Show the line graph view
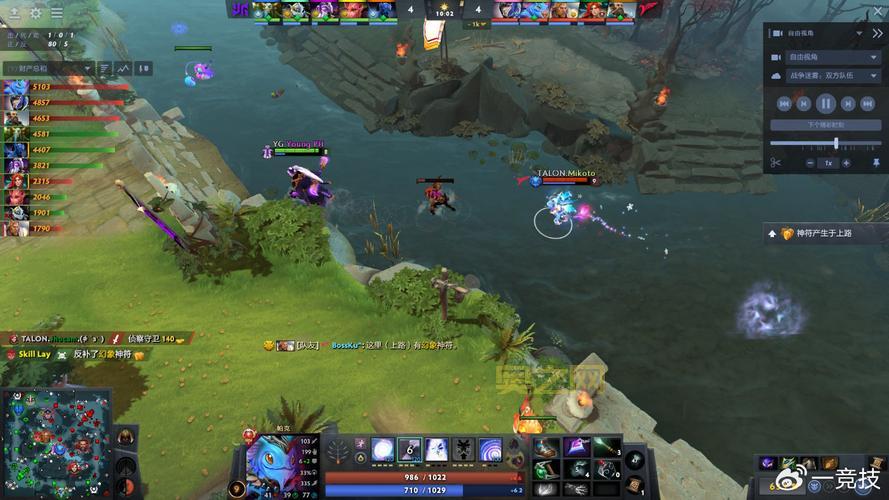 coord(124,68)
